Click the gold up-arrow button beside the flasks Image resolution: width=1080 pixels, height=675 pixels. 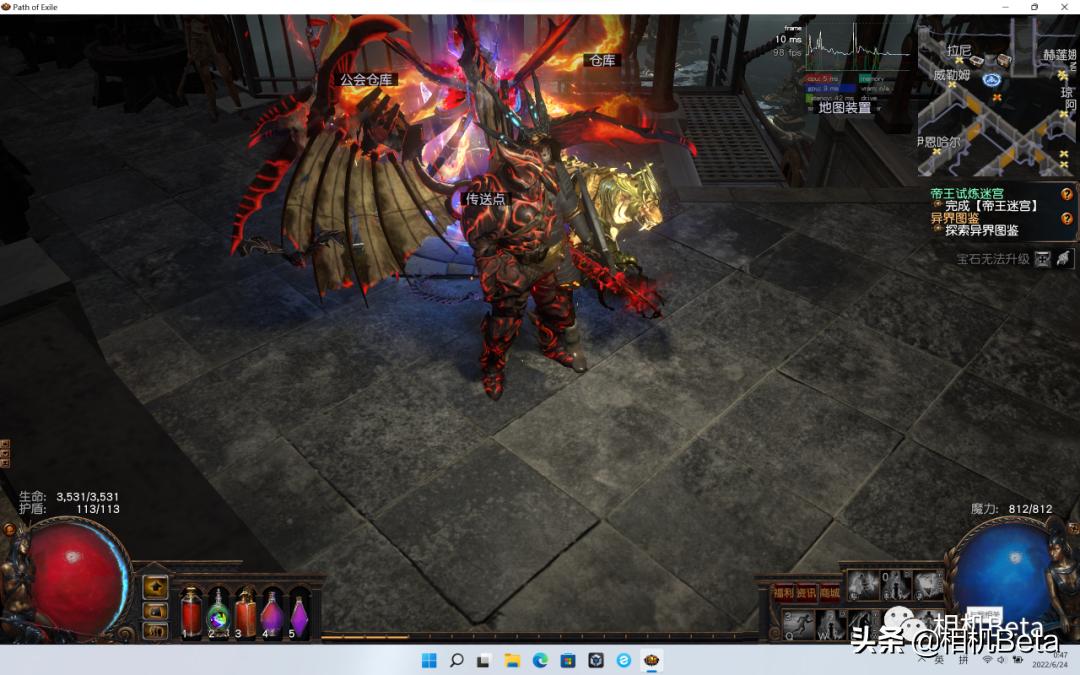[x=155, y=587]
